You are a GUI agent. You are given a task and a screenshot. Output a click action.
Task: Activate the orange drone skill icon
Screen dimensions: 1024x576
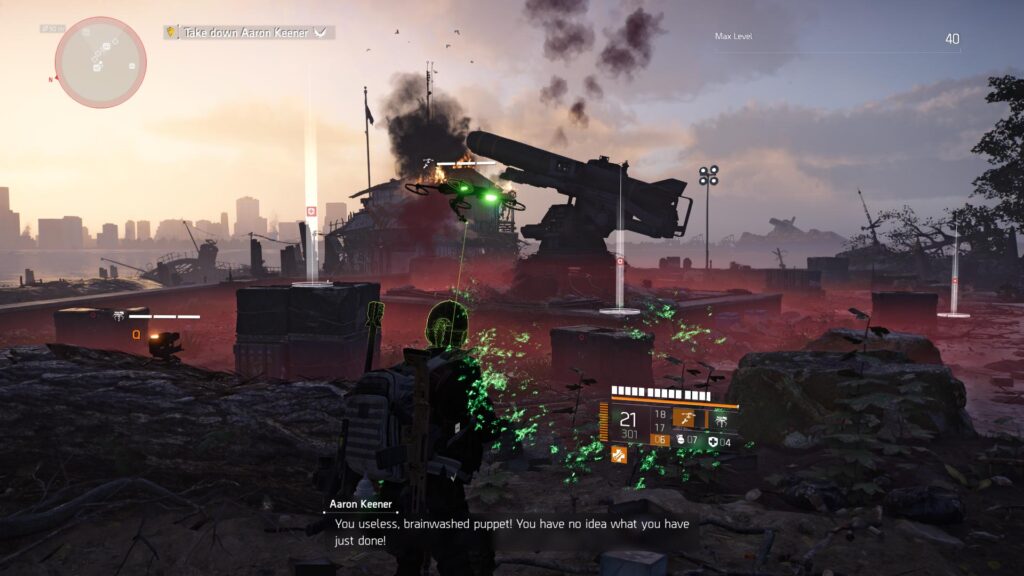[x=687, y=418]
